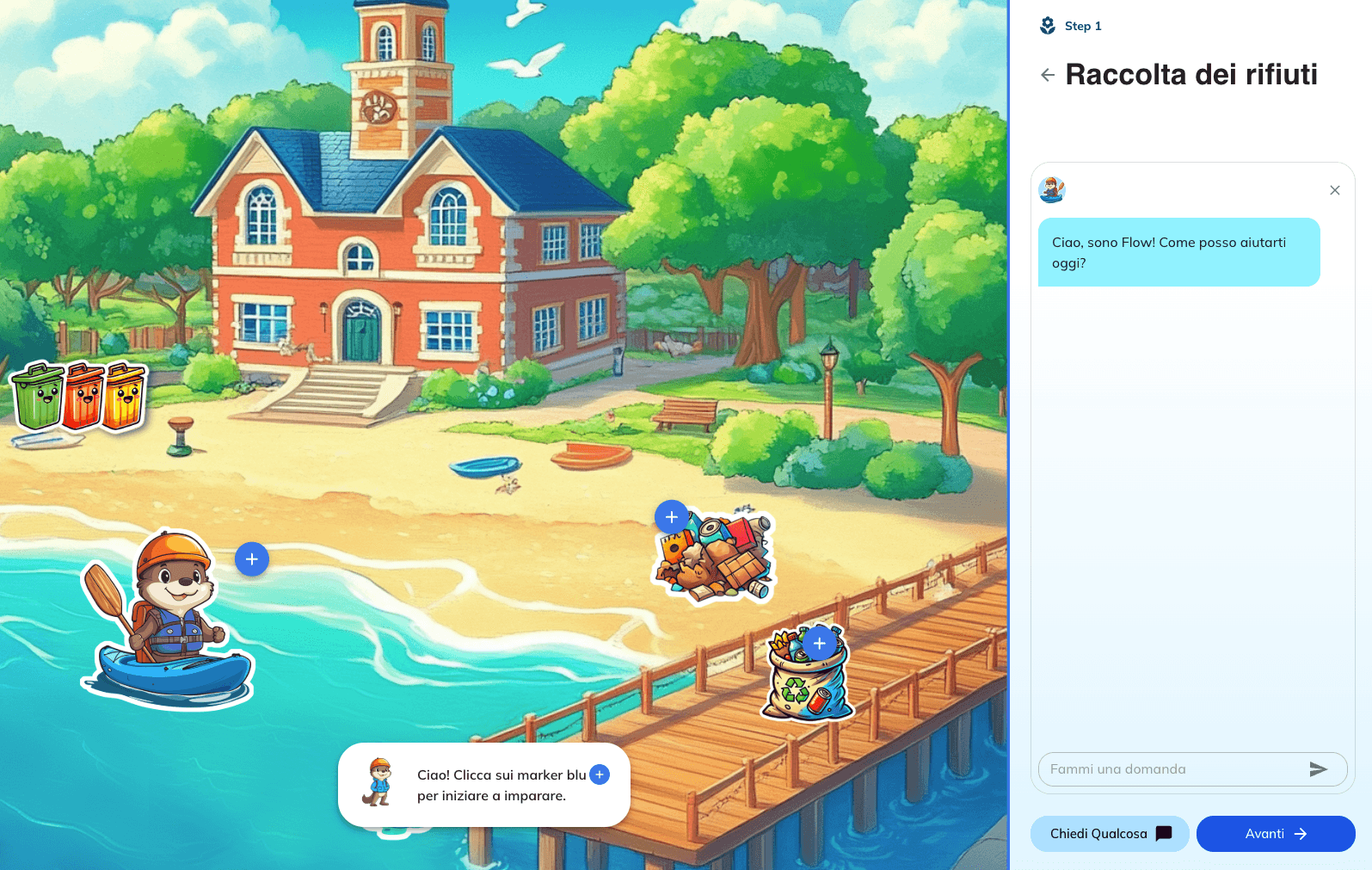Close the Flow chat conversation
The height and width of the screenshot is (870, 1372).
tap(1335, 190)
